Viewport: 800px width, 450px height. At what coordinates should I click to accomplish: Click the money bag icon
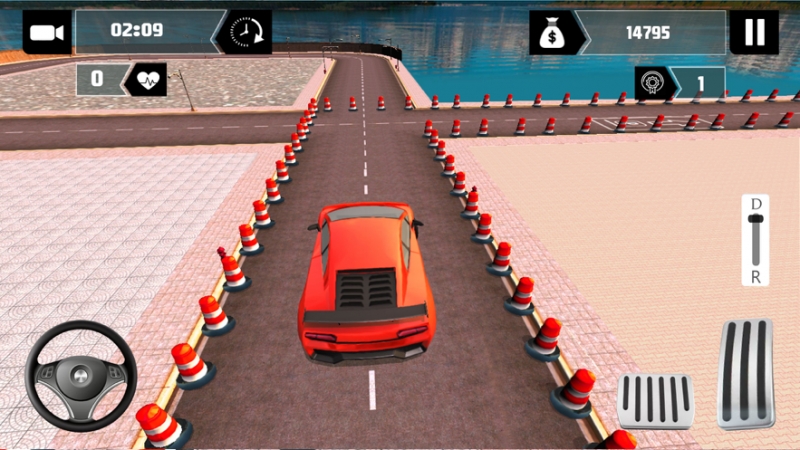tap(551, 33)
